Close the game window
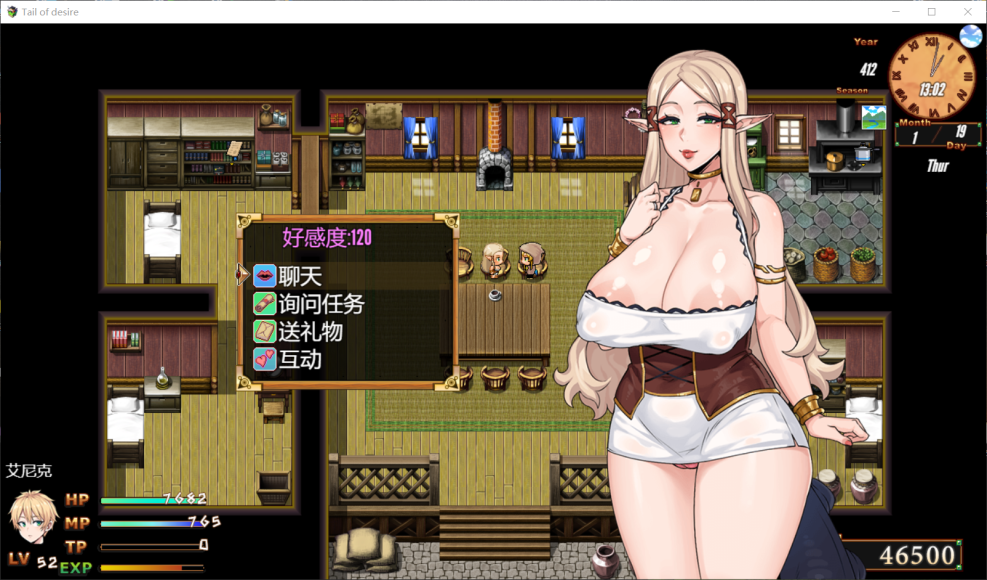 pos(968,12)
